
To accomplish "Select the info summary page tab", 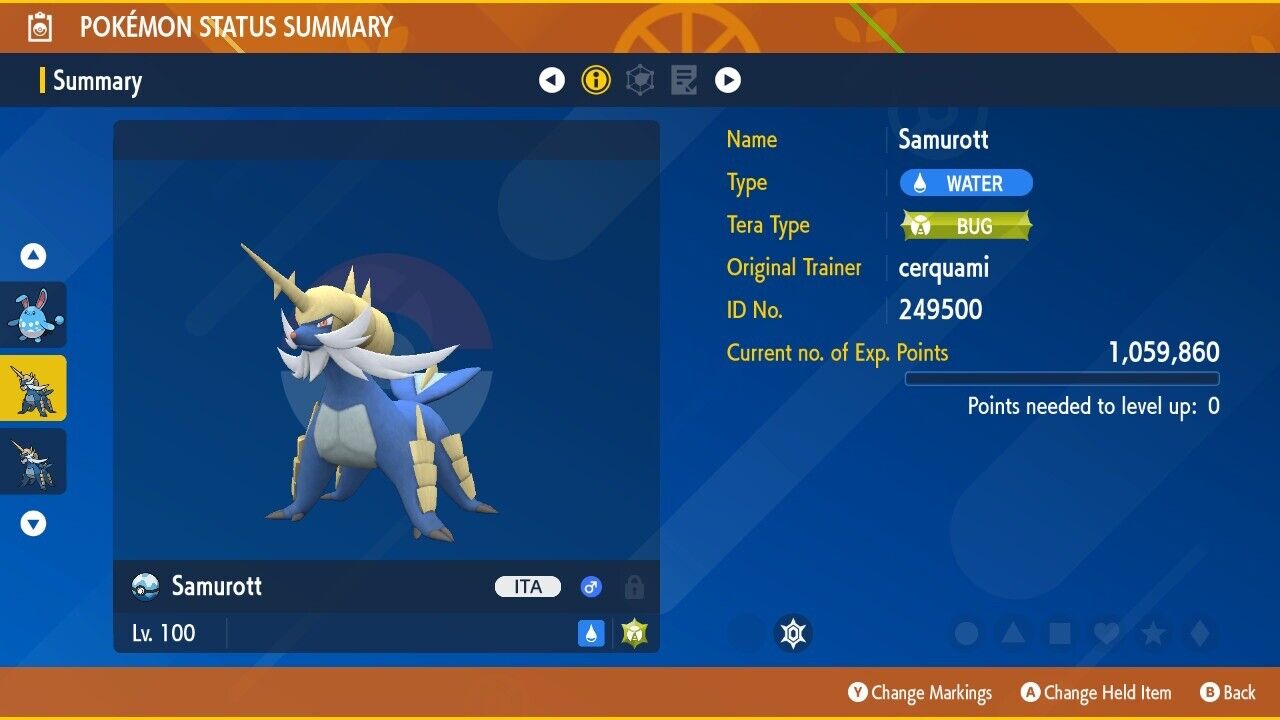I will [596, 80].
